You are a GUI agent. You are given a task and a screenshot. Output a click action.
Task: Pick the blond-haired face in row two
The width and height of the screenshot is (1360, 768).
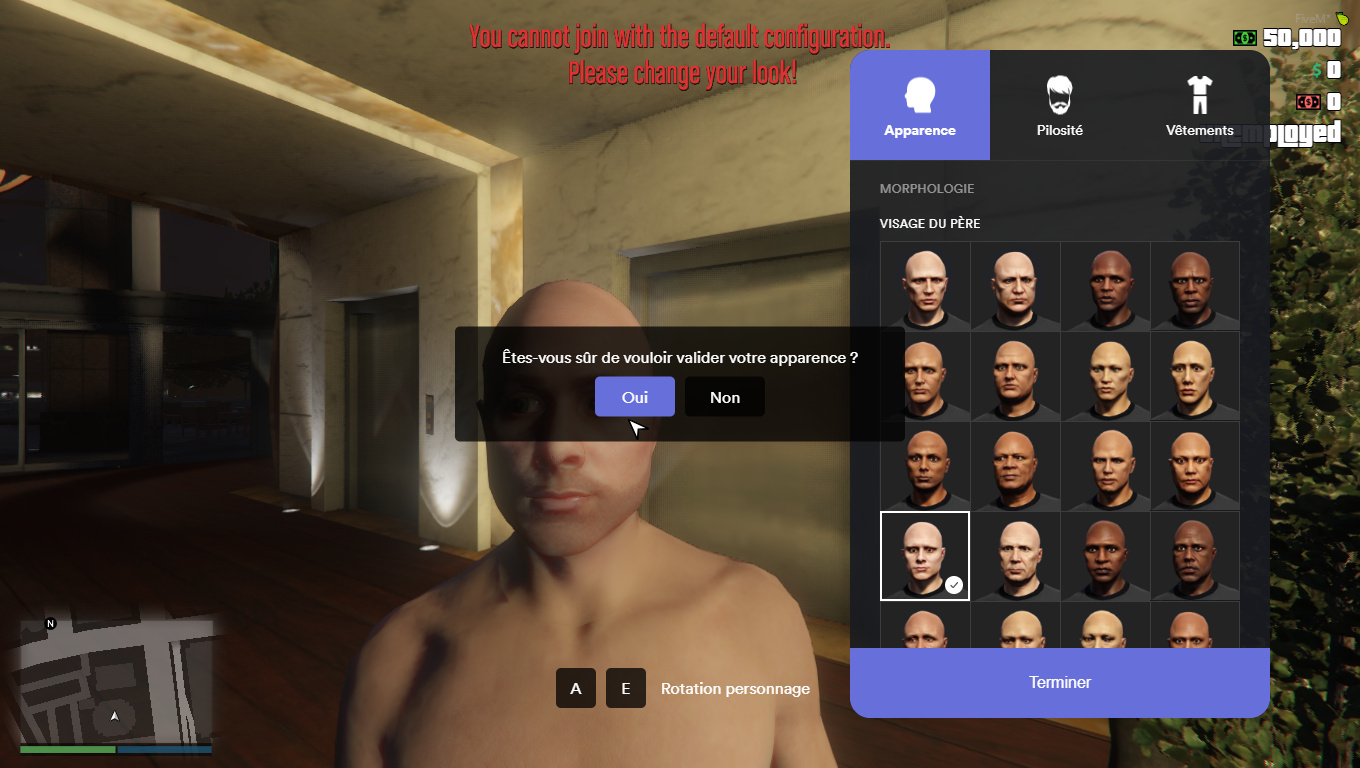click(1105, 375)
